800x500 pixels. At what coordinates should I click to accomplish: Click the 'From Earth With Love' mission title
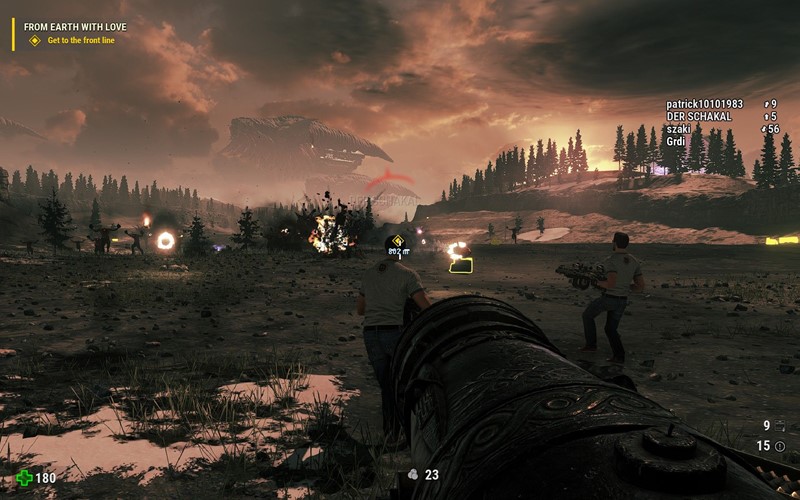coord(75,26)
